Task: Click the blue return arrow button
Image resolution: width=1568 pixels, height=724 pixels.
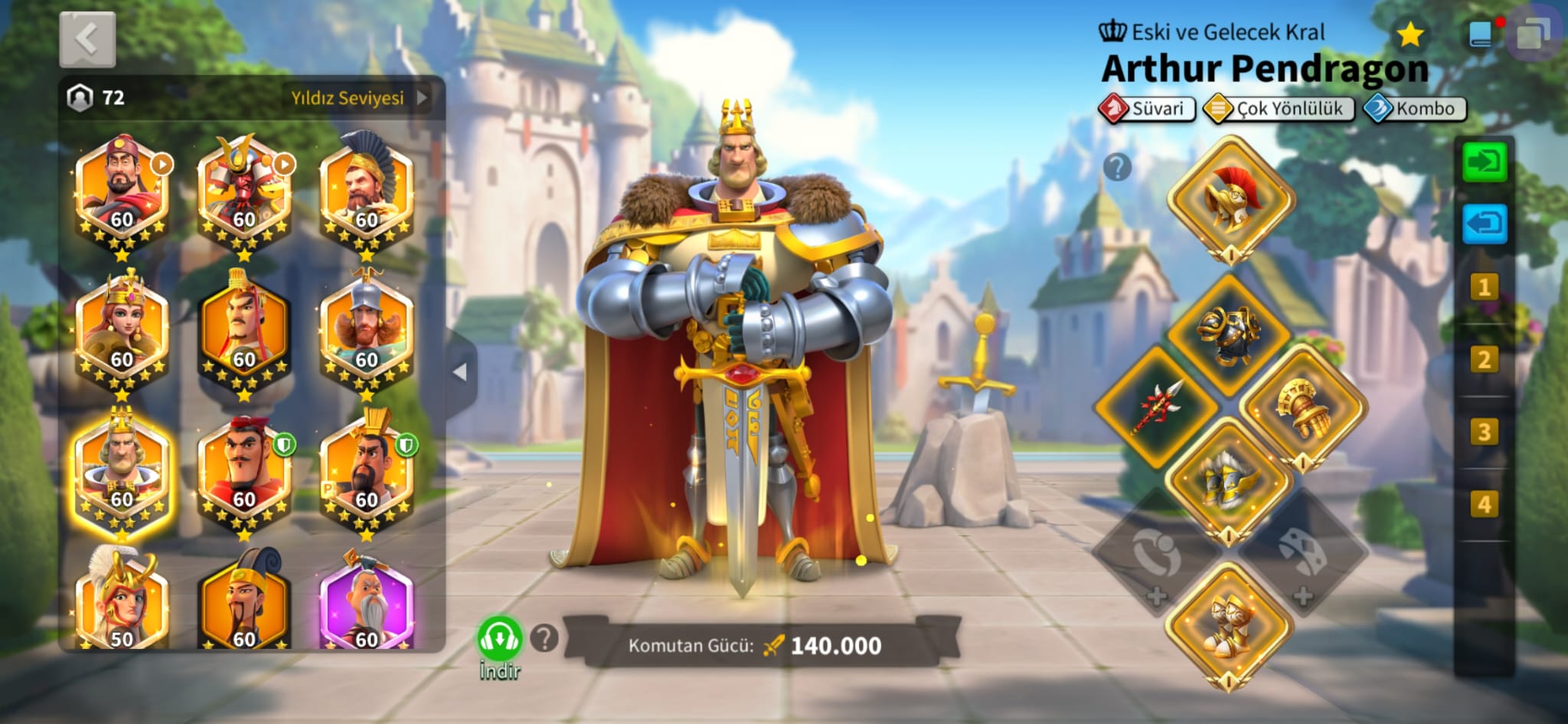Action: pos(1484,224)
